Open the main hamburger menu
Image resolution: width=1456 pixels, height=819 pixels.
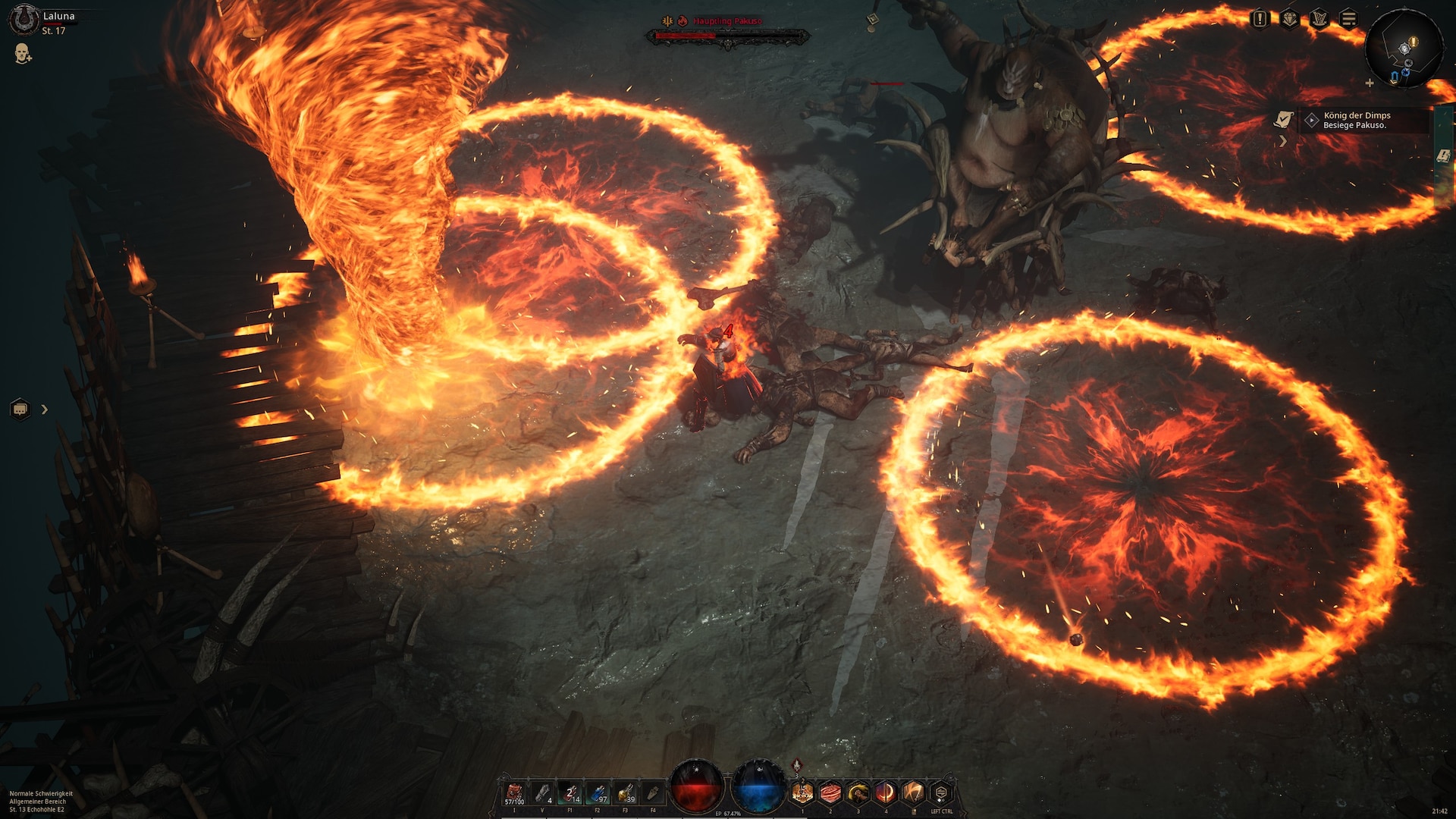coord(1348,19)
